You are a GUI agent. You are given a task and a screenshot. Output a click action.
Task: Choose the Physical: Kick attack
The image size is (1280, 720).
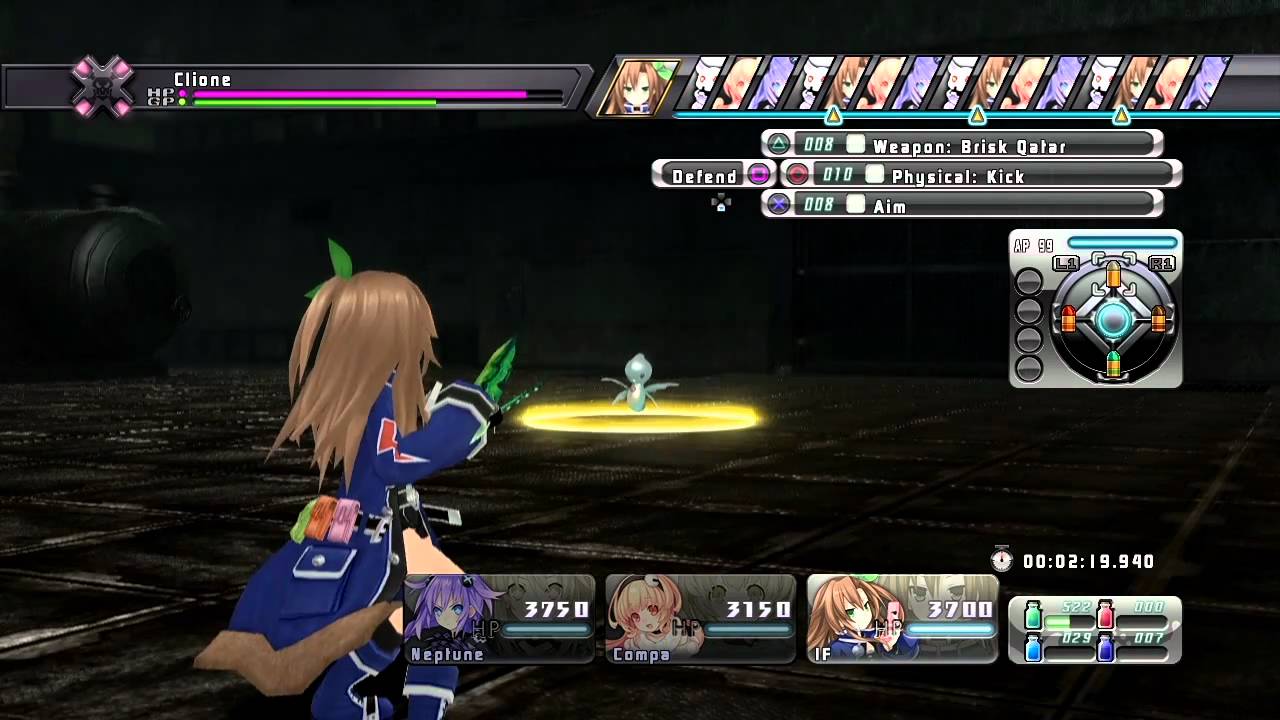pyautogui.click(x=980, y=176)
